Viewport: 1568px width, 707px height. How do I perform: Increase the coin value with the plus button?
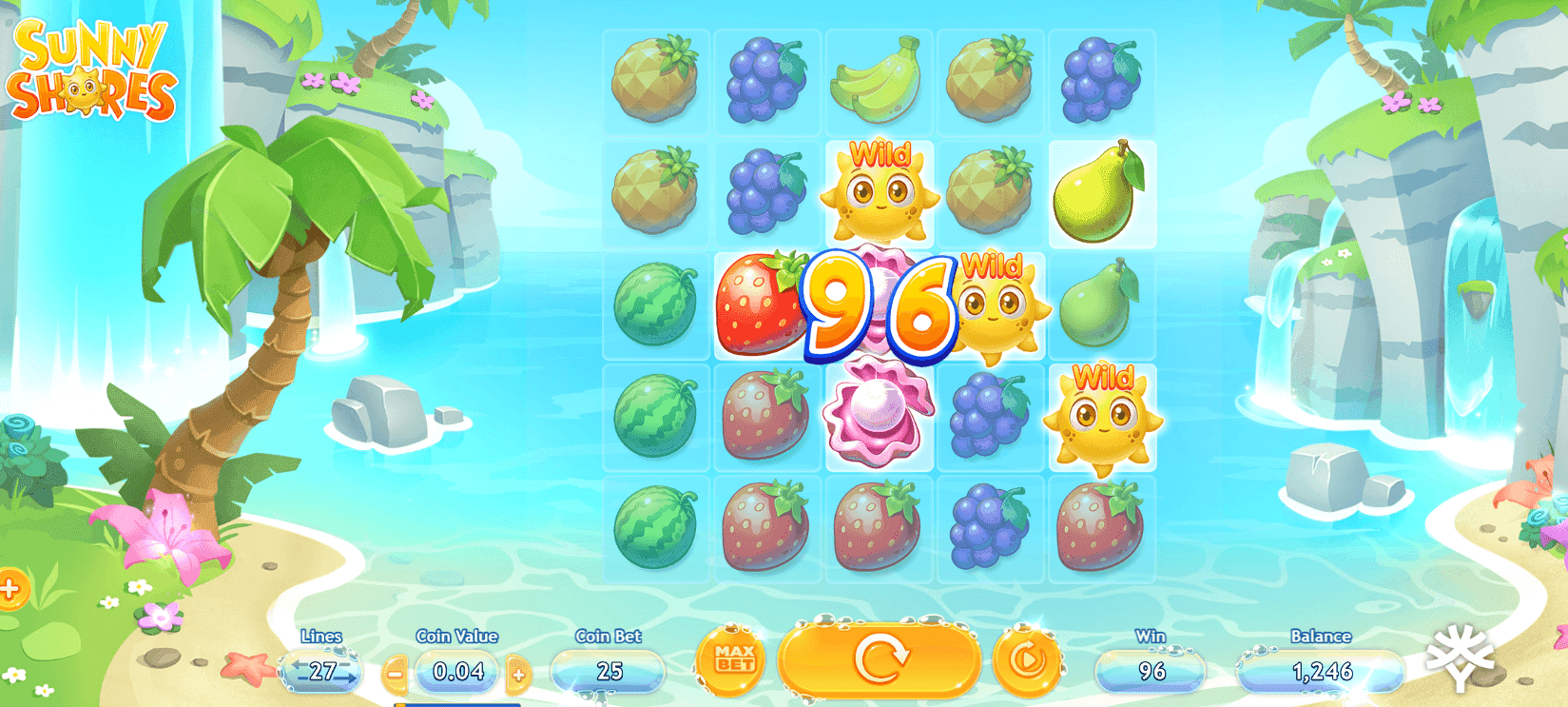click(x=518, y=674)
